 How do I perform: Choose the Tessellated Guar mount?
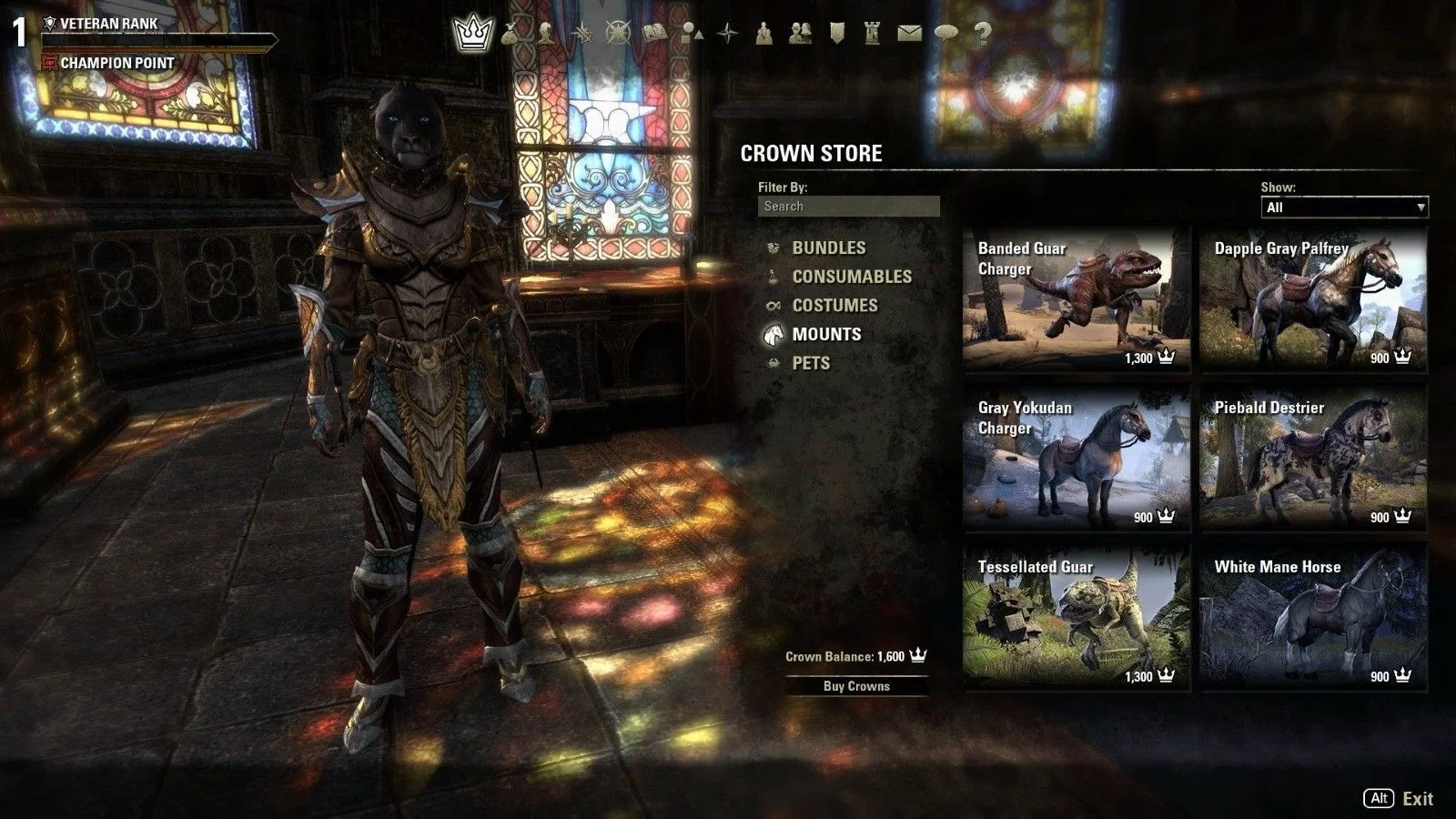point(1077,618)
